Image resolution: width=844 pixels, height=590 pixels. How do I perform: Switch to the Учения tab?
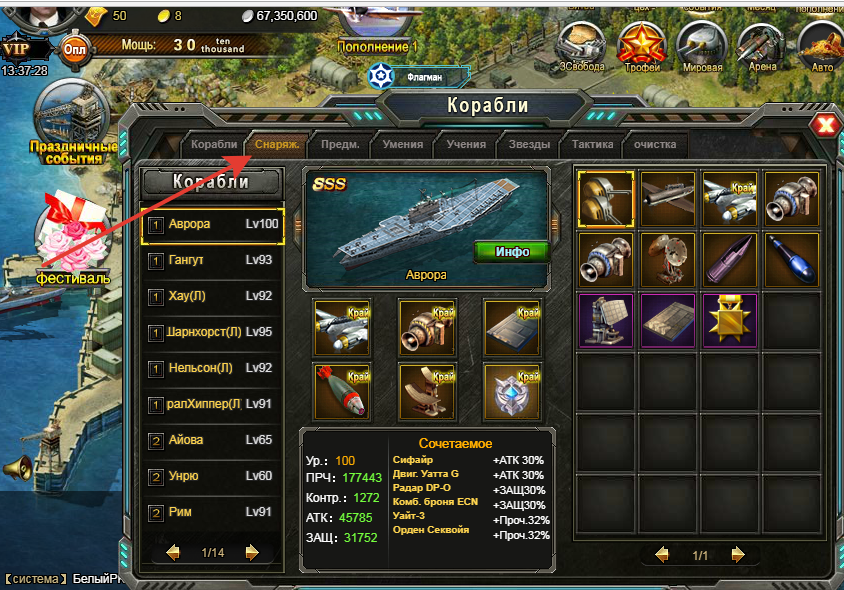pos(466,144)
